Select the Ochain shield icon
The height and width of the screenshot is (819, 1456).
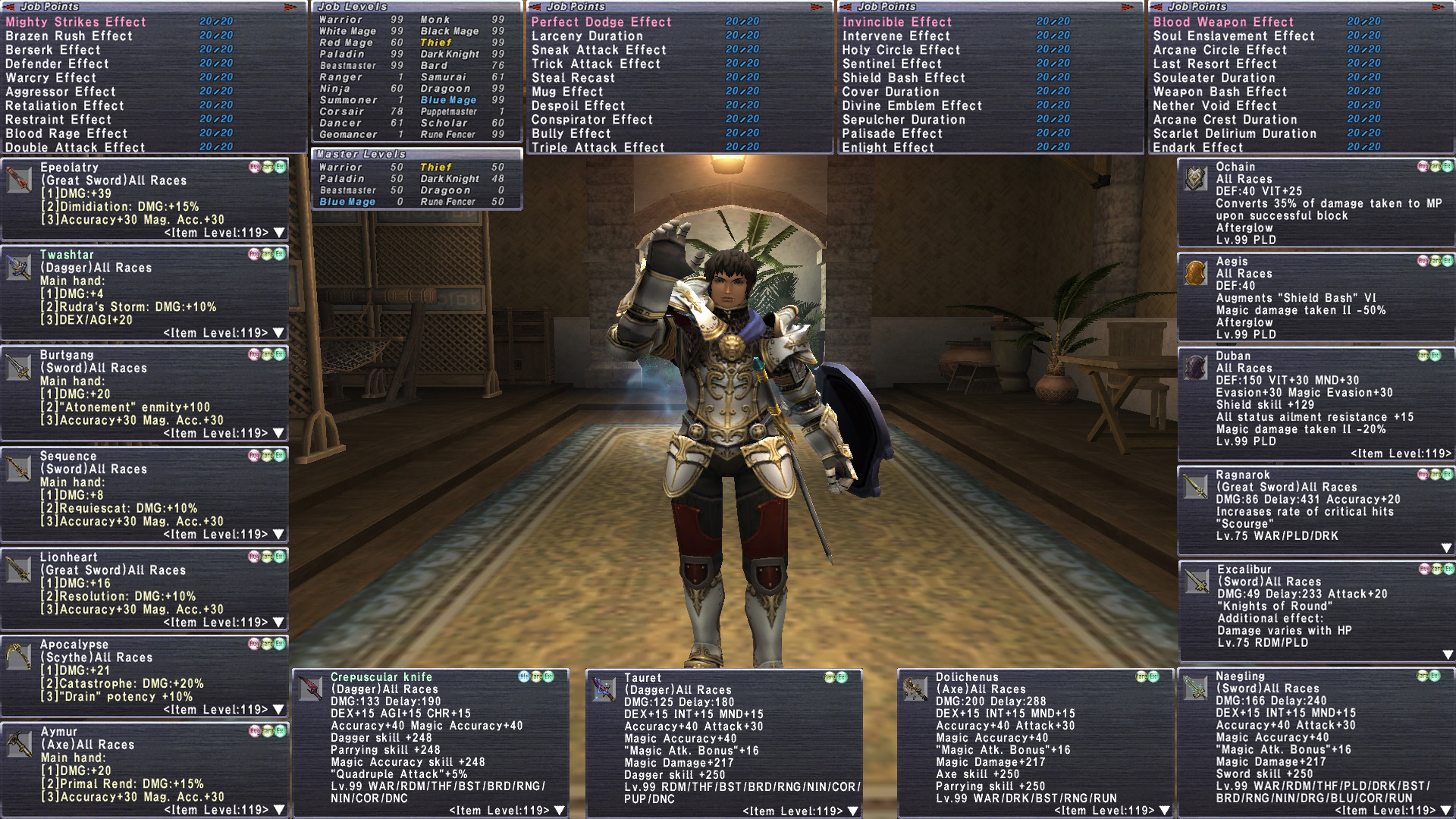[1196, 179]
